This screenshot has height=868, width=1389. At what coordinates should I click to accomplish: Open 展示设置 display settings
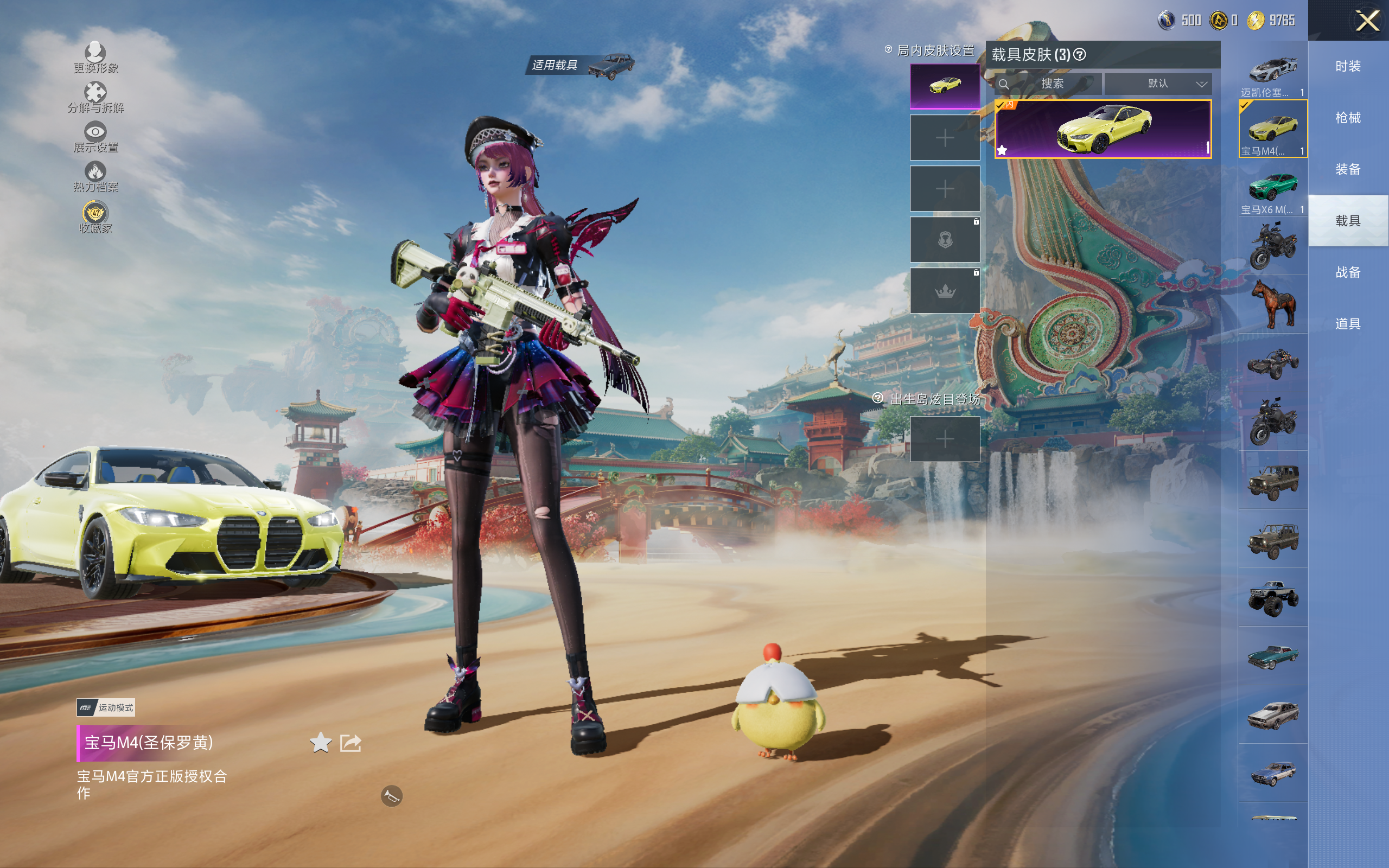point(95,137)
